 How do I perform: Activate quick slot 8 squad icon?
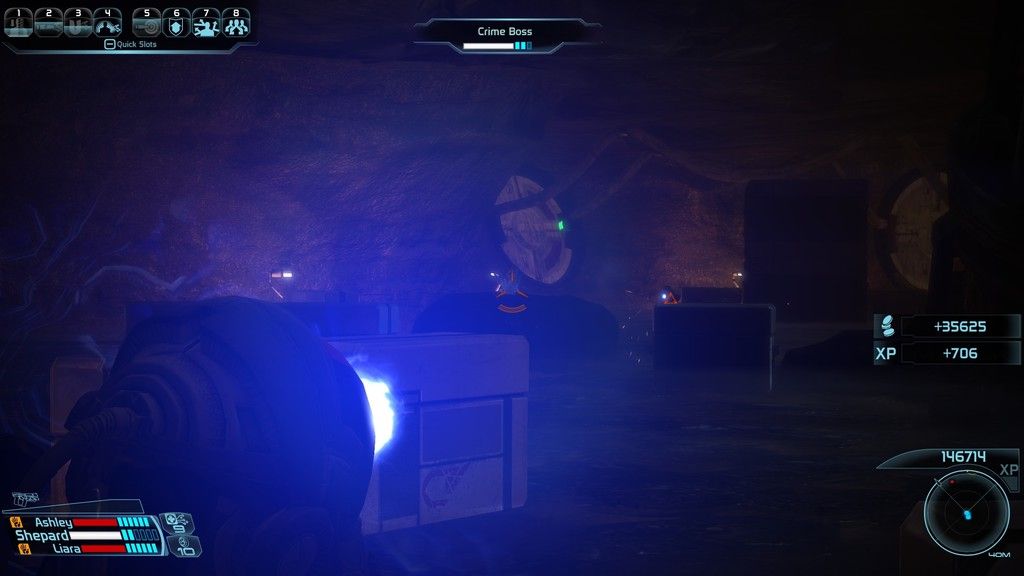click(236, 22)
